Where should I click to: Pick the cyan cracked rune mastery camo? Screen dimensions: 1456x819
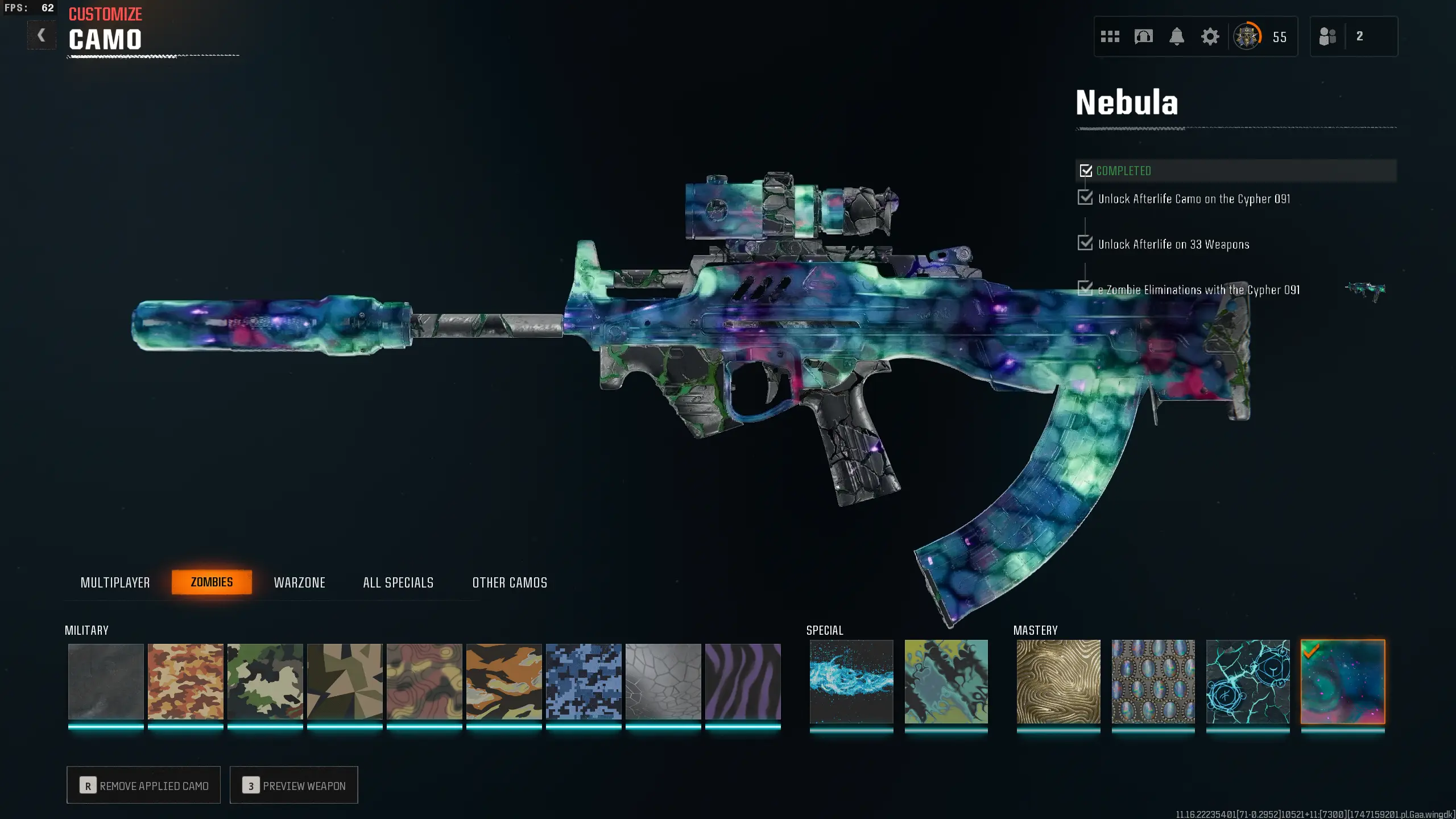coord(1248,681)
